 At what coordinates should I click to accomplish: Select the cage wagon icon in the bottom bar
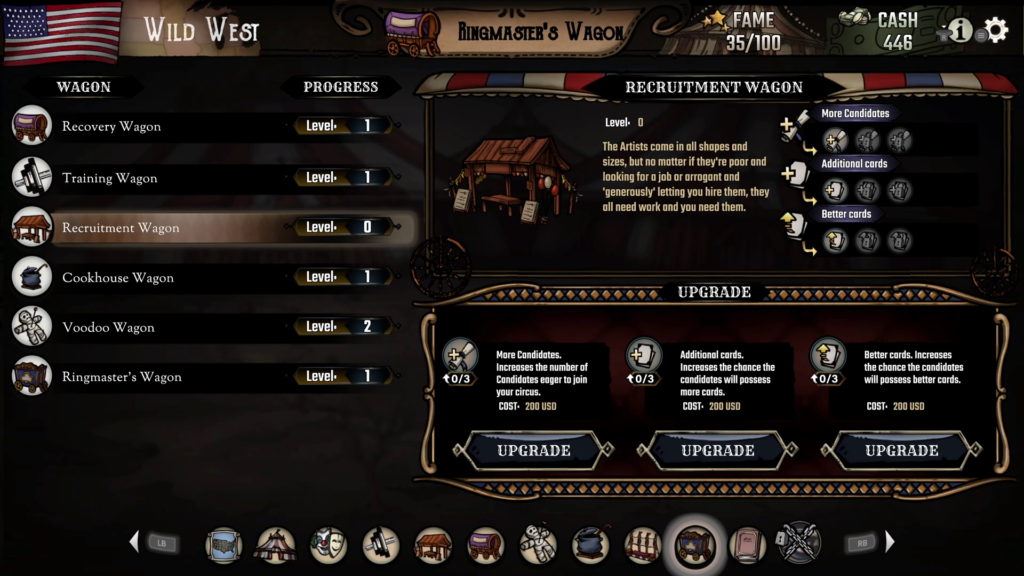point(643,545)
